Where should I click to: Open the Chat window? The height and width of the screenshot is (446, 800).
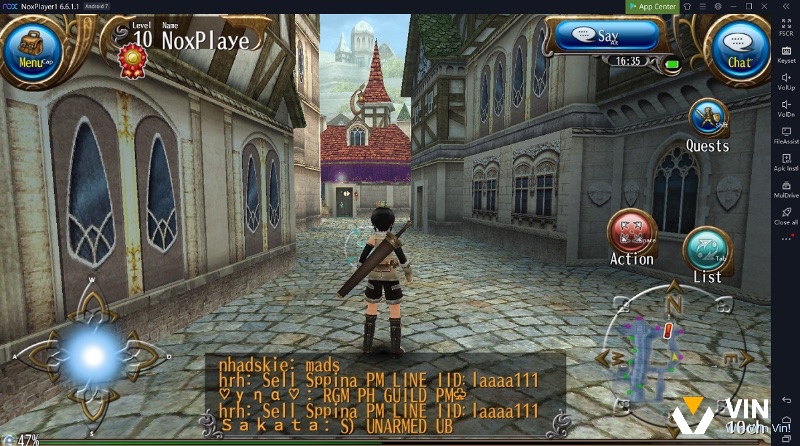[x=739, y=50]
